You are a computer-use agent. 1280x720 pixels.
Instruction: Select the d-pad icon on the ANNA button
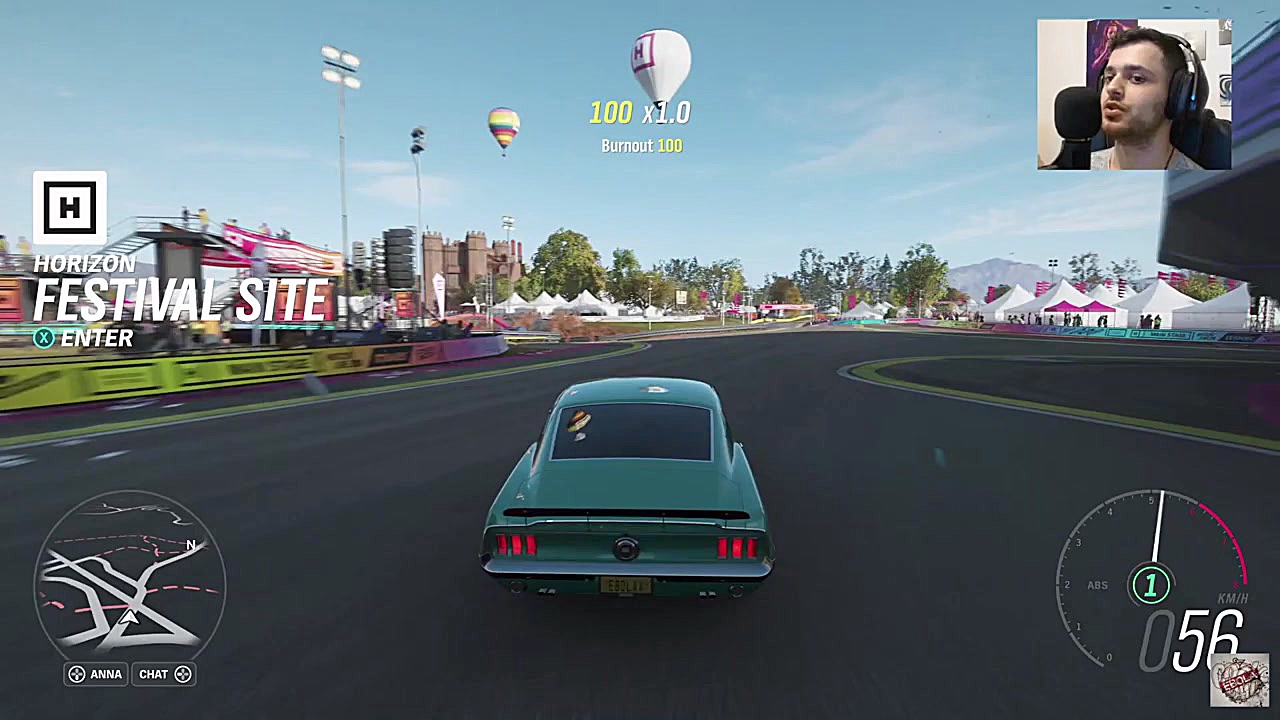(77, 674)
